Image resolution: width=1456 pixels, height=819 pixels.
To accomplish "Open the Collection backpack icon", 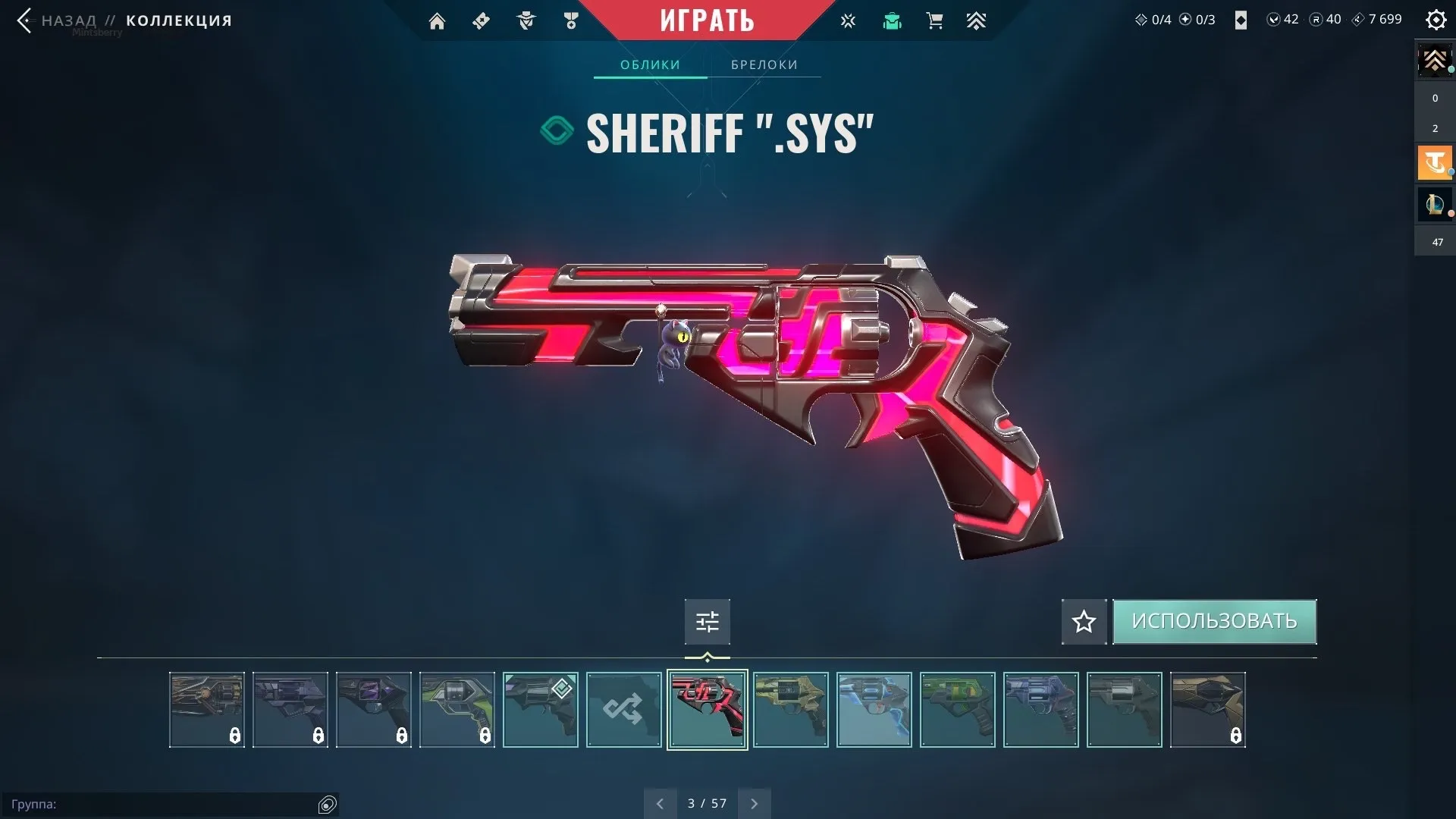I will [892, 20].
